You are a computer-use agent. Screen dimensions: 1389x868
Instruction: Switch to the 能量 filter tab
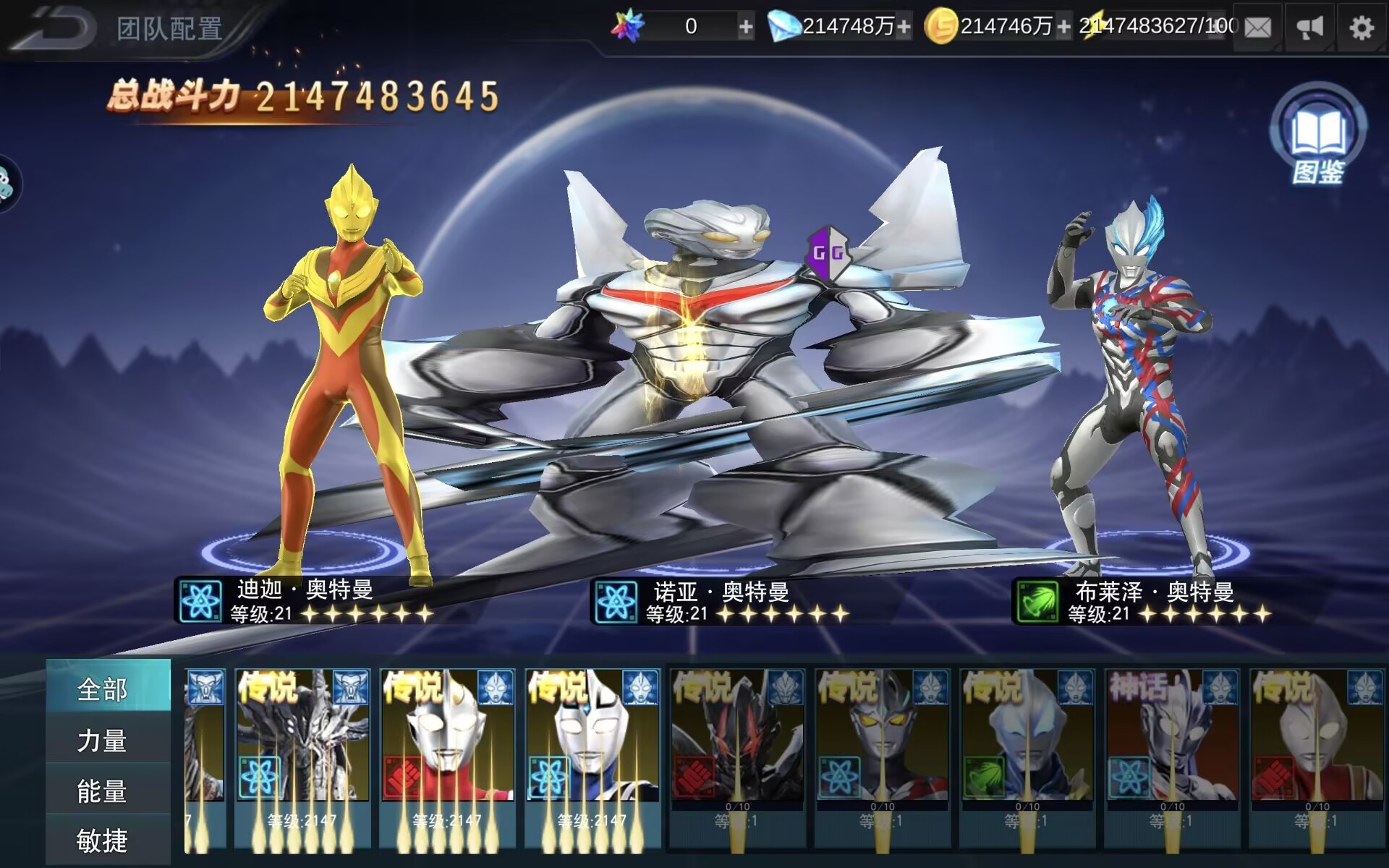click(102, 791)
